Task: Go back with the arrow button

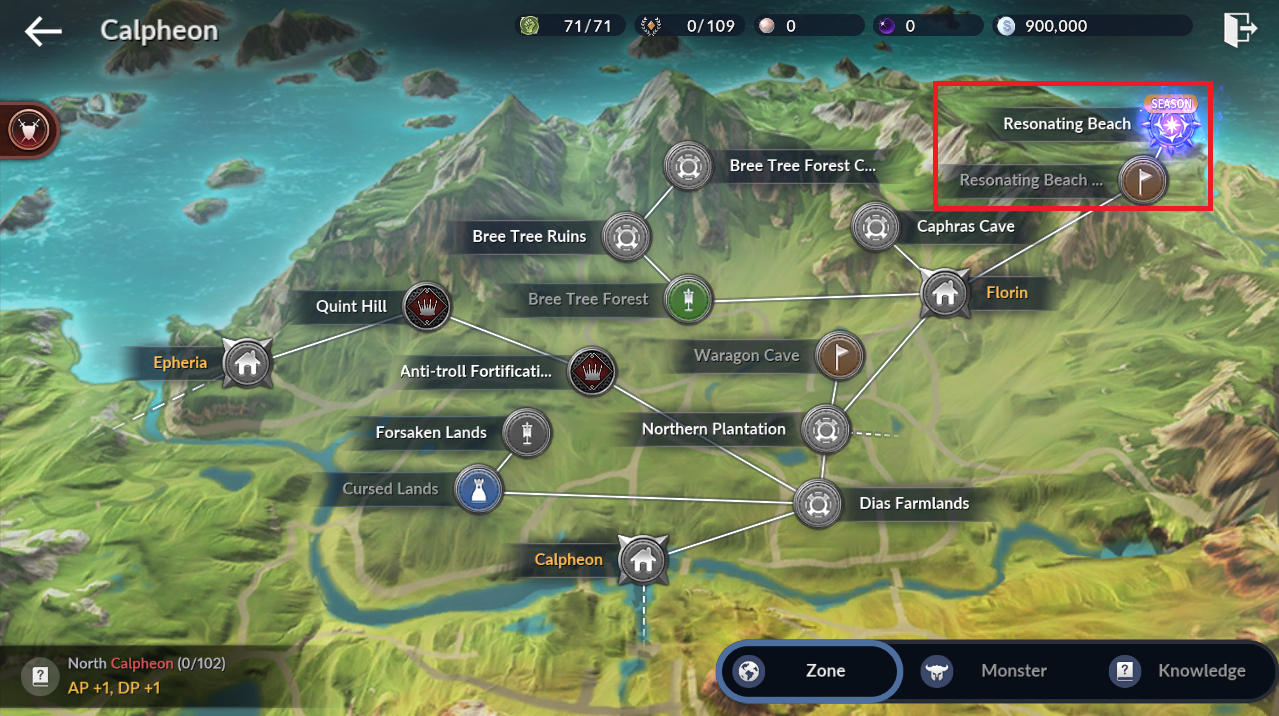Action: click(x=43, y=31)
